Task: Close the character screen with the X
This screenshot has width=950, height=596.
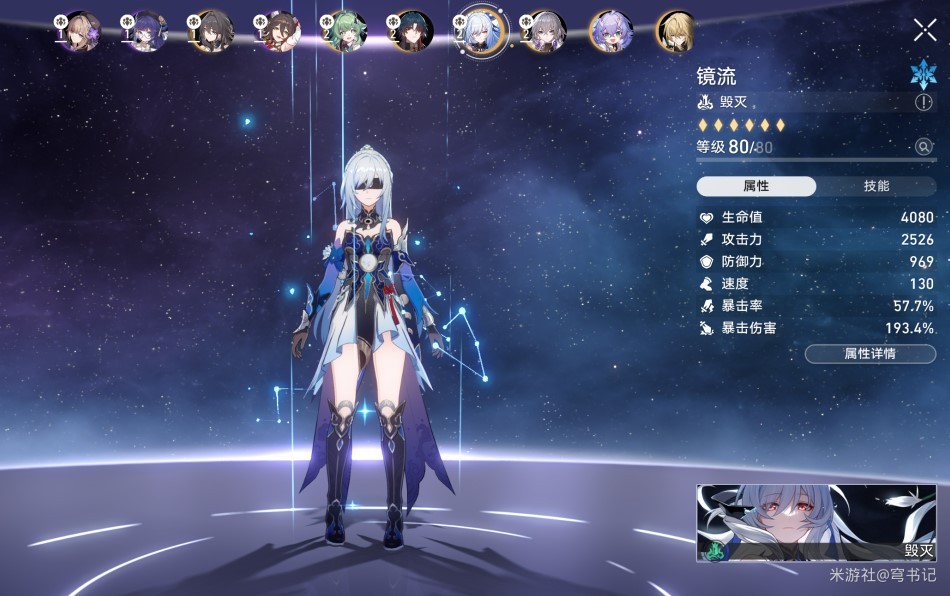Action: 925,30
